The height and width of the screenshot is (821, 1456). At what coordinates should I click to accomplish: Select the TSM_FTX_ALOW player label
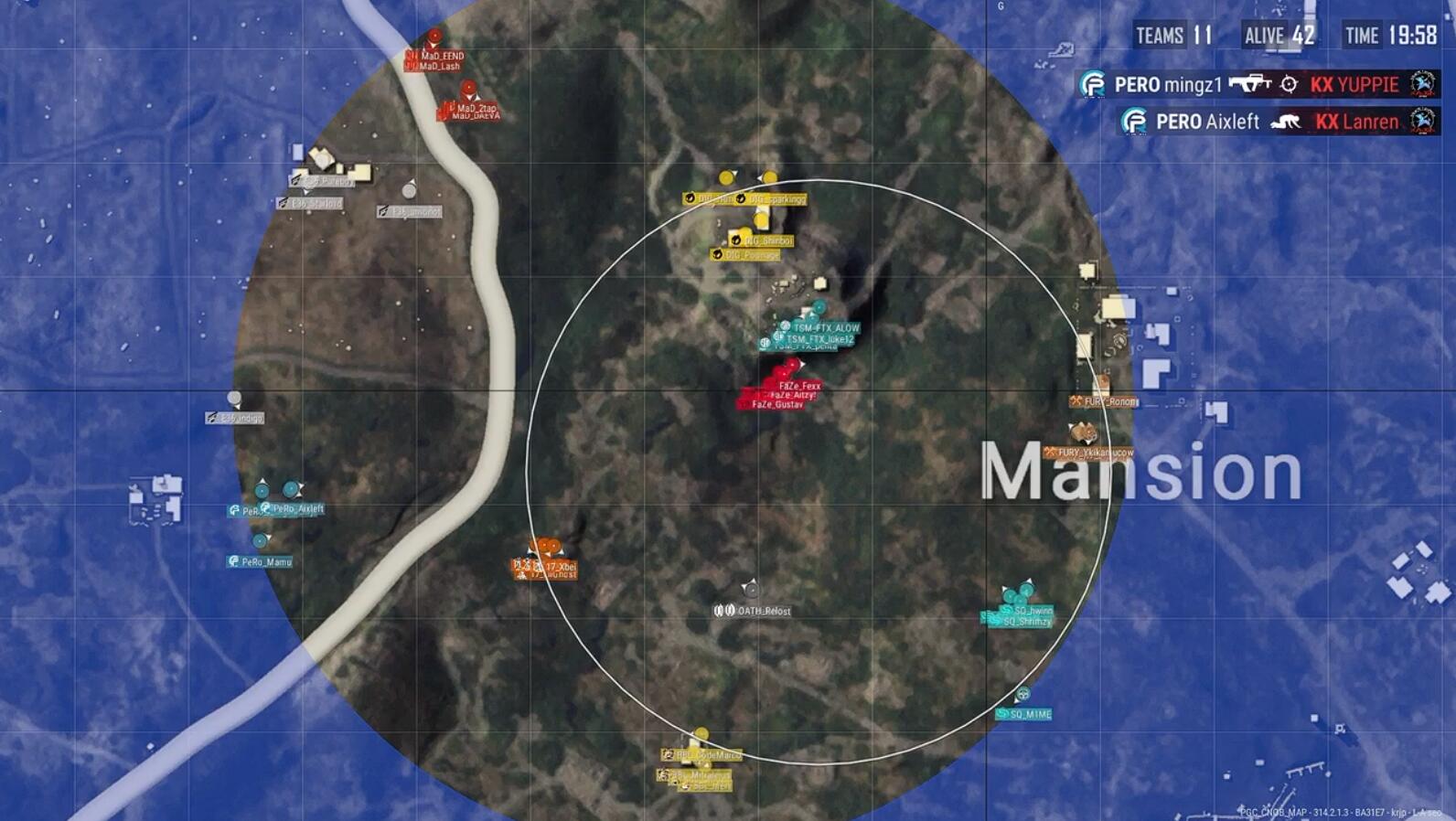point(825,327)
